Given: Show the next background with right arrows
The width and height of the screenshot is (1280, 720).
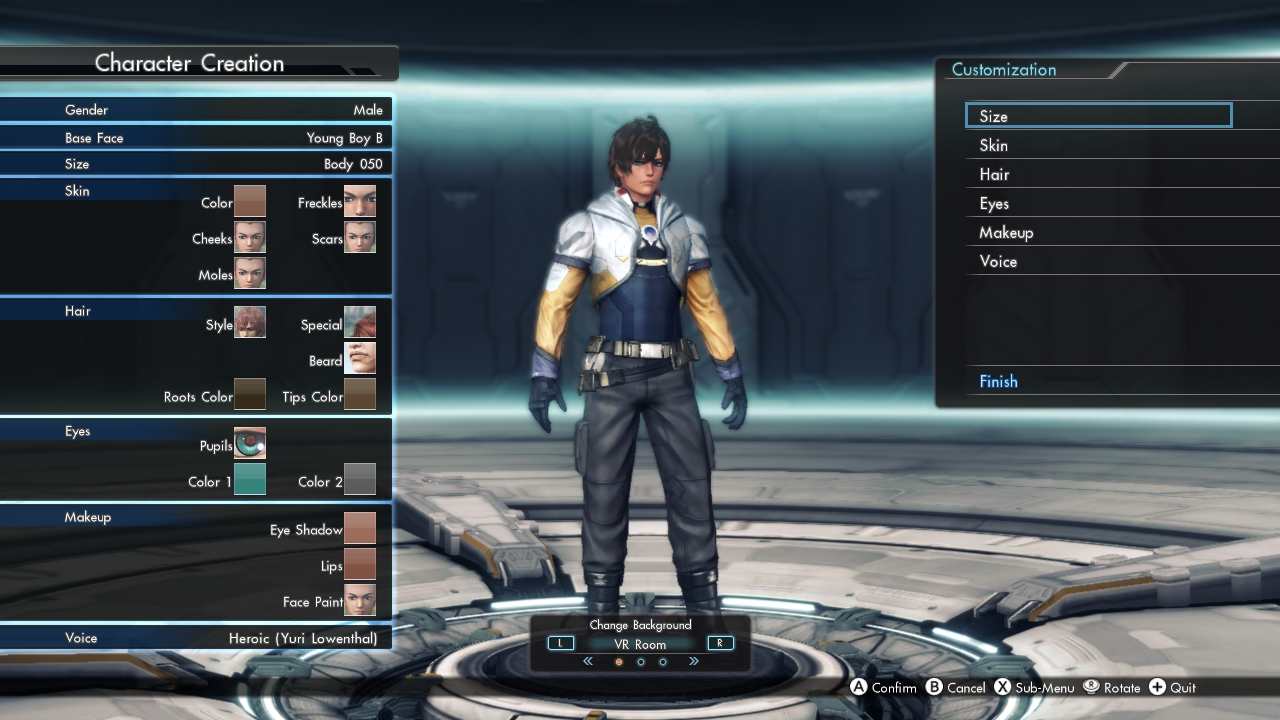Looking at the screenshot, I should point(694,661).
